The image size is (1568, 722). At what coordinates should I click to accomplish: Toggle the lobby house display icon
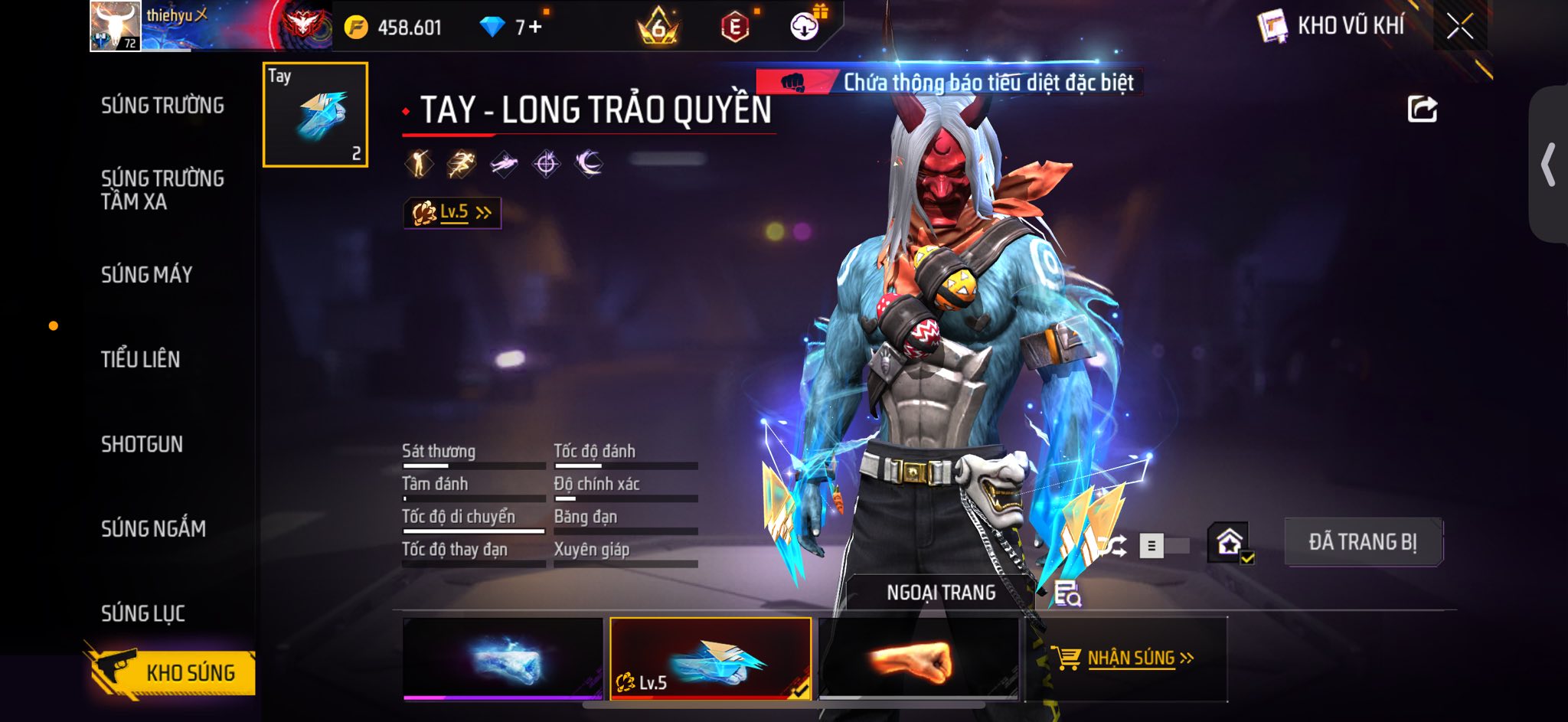[x=1230, y=543]
